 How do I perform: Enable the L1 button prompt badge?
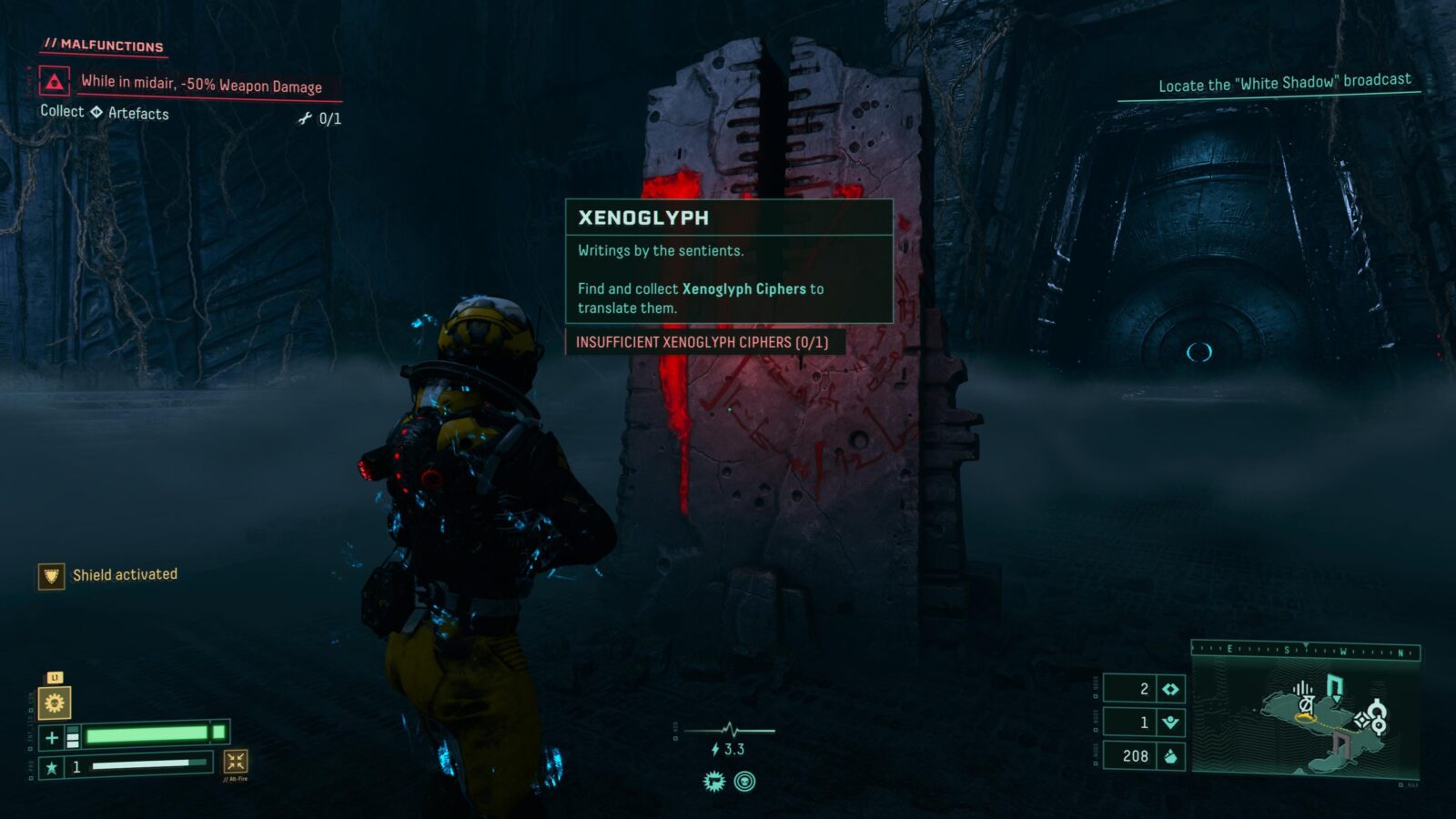[x=55, y=678]
